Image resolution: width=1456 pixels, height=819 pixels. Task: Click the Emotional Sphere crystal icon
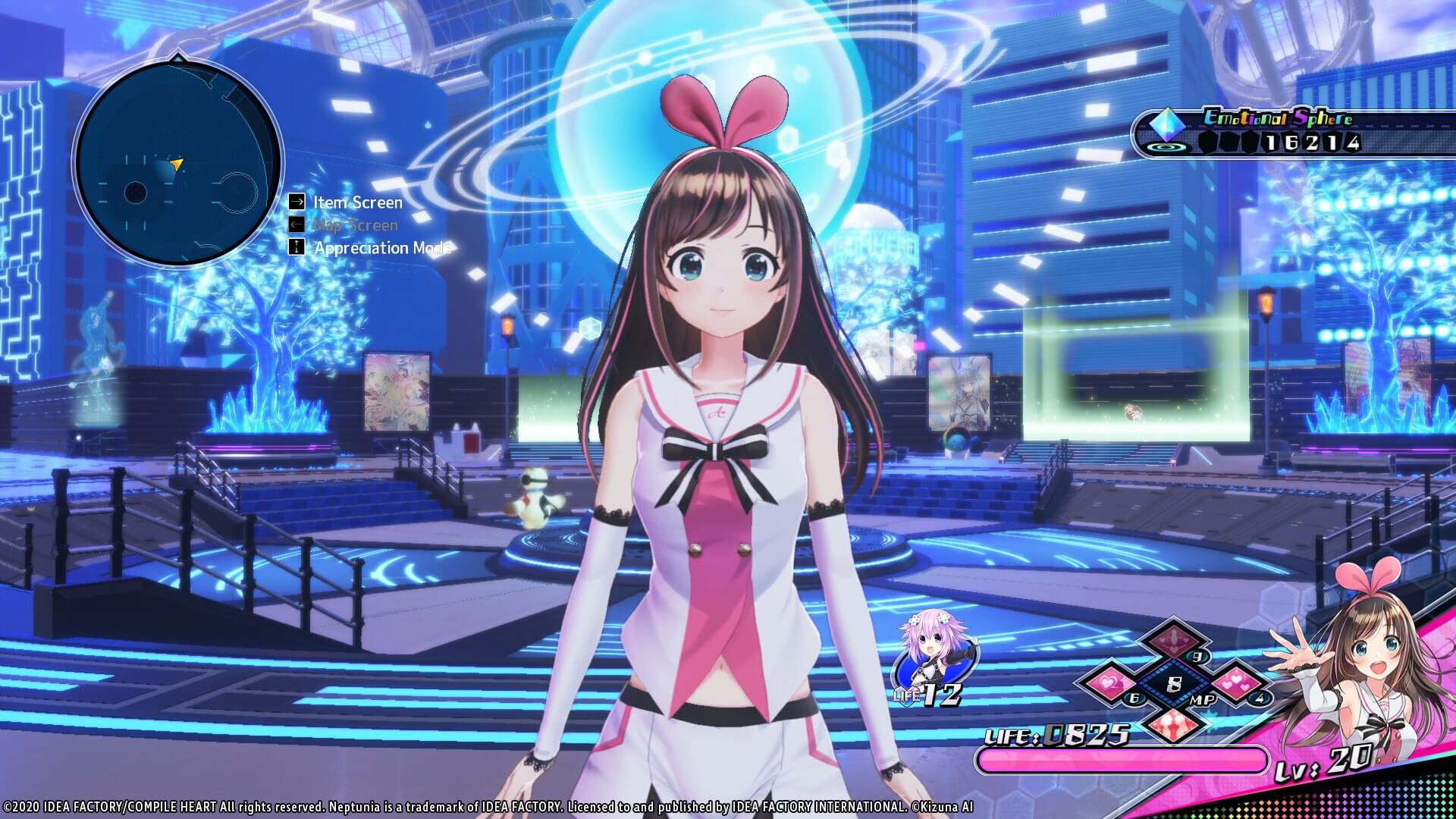point(1168,124)
